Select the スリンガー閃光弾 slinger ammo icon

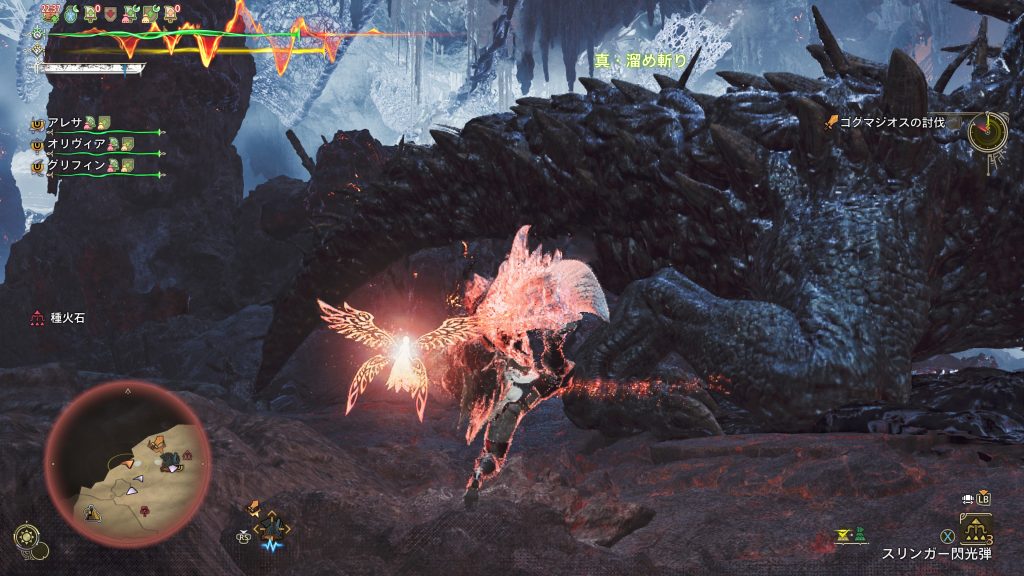pyautogui.click(x=976, y=527)
